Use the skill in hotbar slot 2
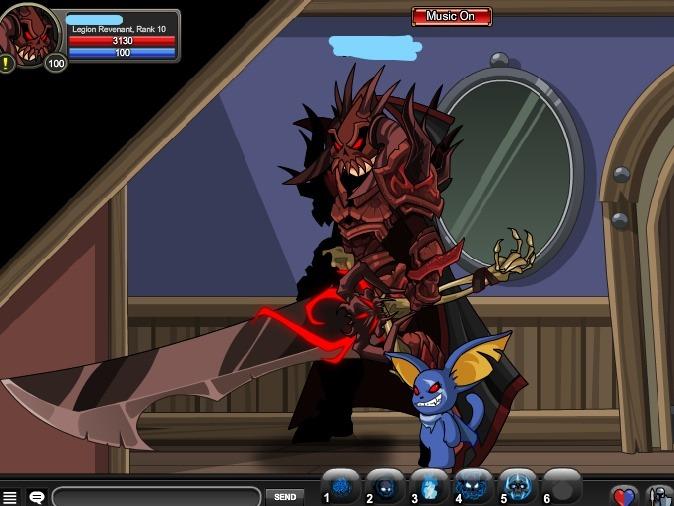 (385, 488)
